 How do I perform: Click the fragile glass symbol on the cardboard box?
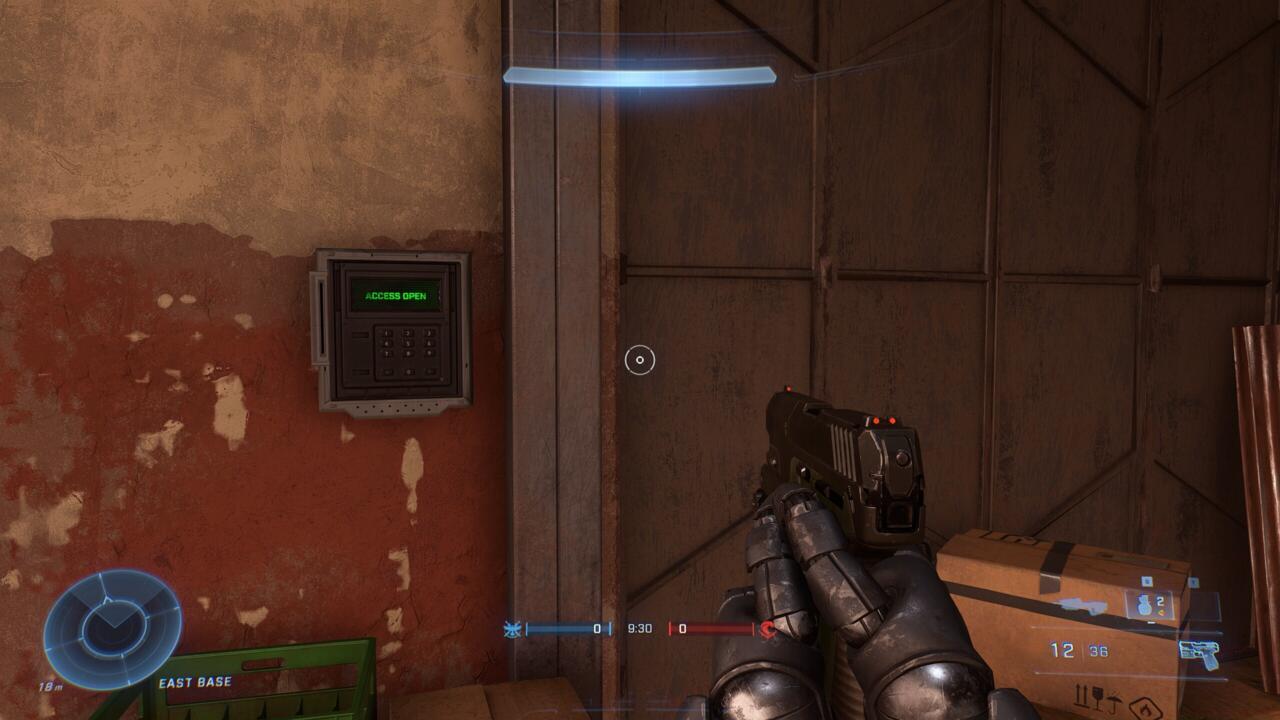(x=1097, y=698)
